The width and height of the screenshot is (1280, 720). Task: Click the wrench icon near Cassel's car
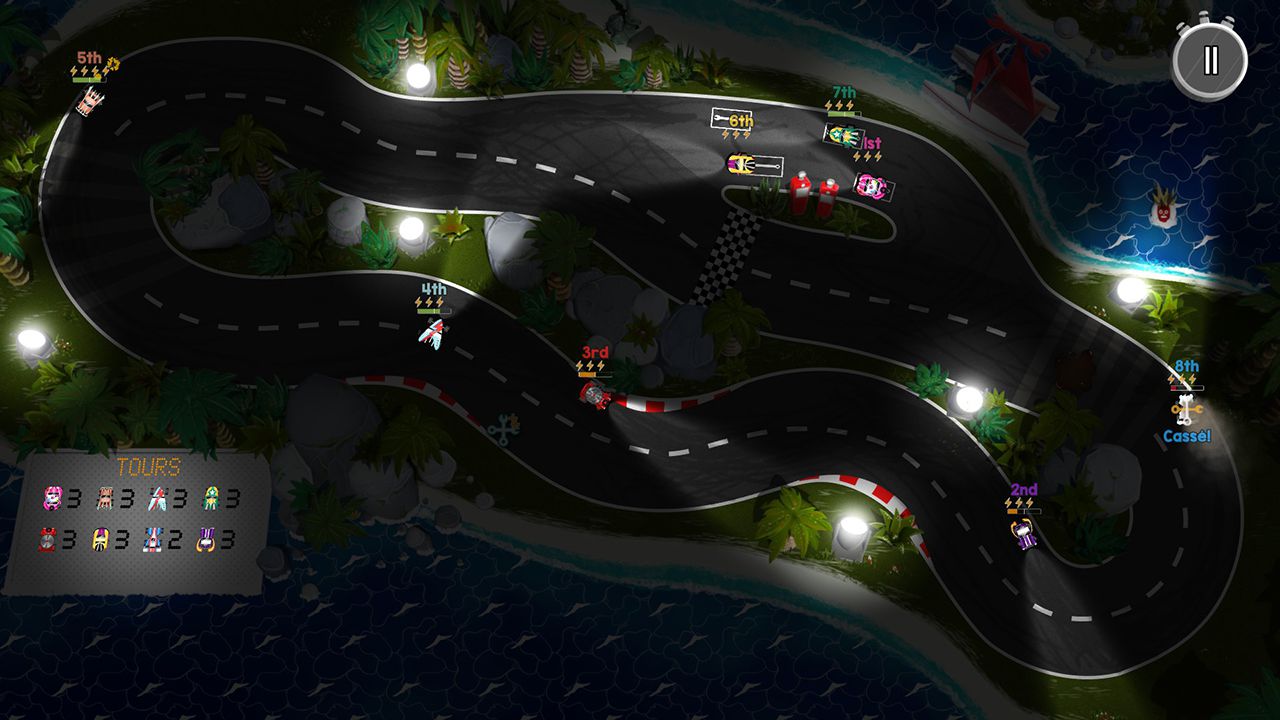[x=1187, y=409]
